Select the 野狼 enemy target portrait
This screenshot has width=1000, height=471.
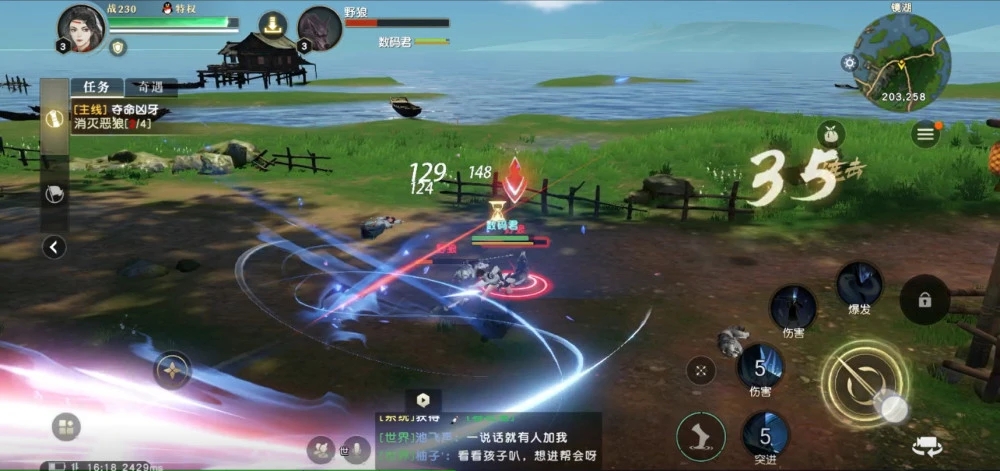[320, 28]
